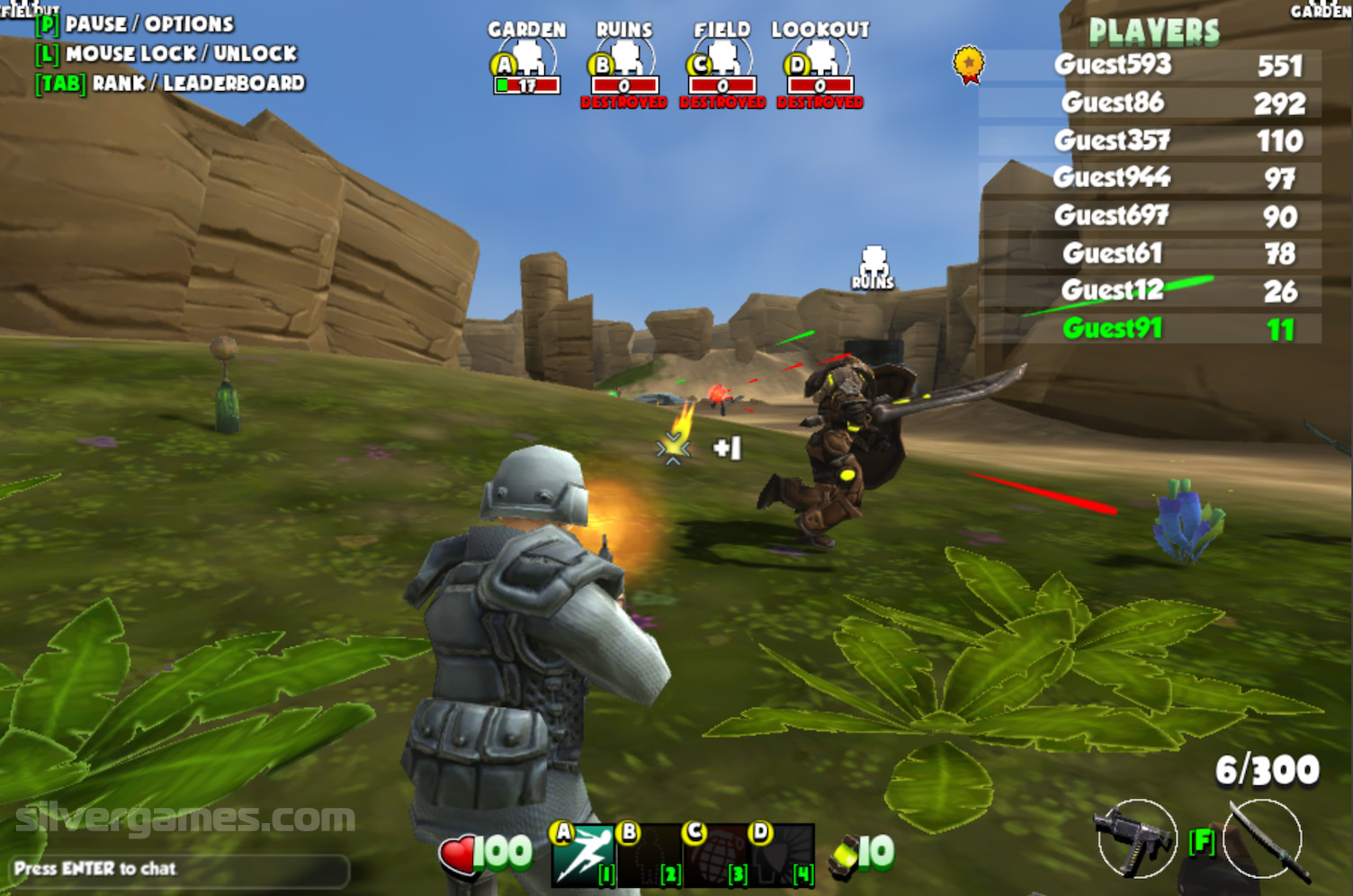
Task: Click Guest357 in the players list
Action: (x=1113, y=140)
